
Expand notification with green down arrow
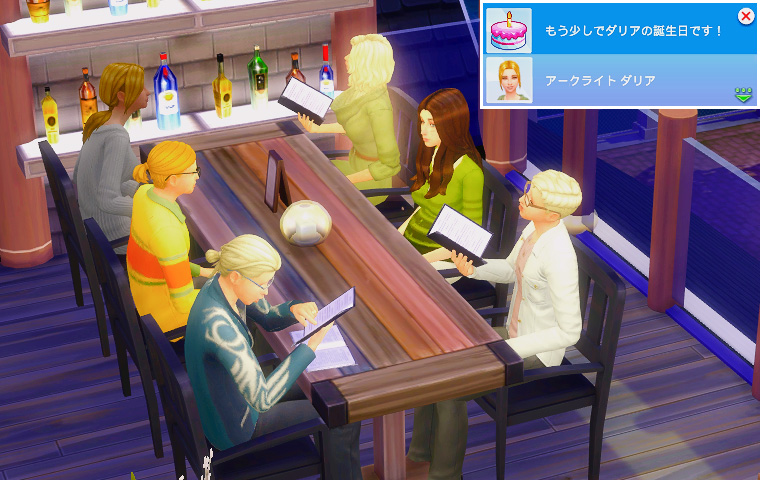743,95
